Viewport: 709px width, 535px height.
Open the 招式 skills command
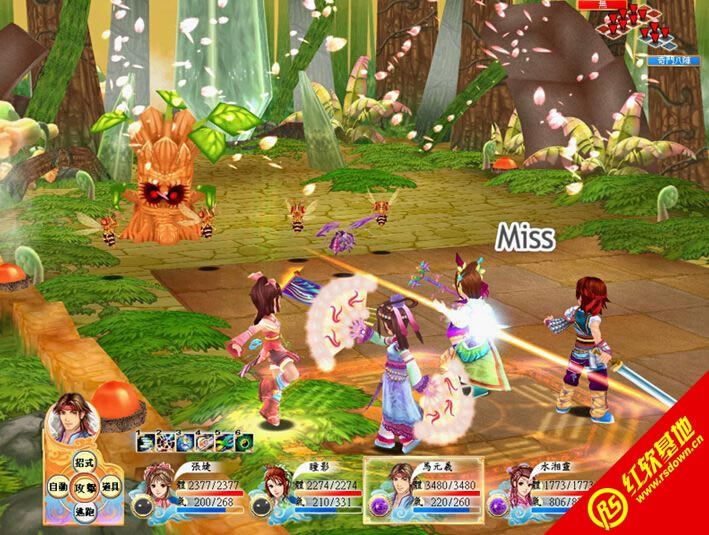coord(85,463)
